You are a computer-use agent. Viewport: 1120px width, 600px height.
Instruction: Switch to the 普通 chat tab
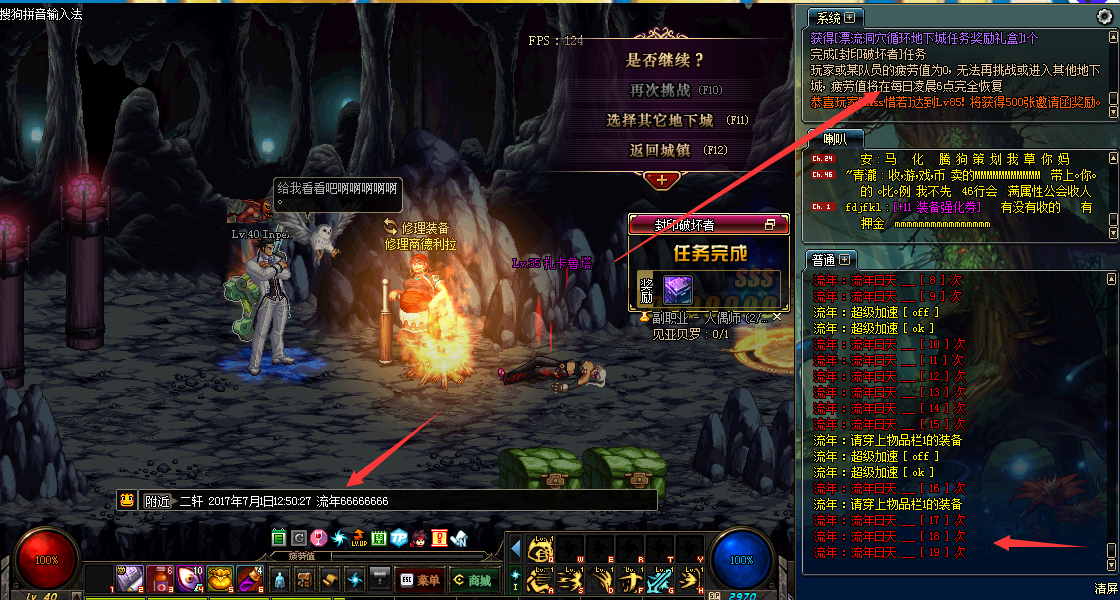825,260
